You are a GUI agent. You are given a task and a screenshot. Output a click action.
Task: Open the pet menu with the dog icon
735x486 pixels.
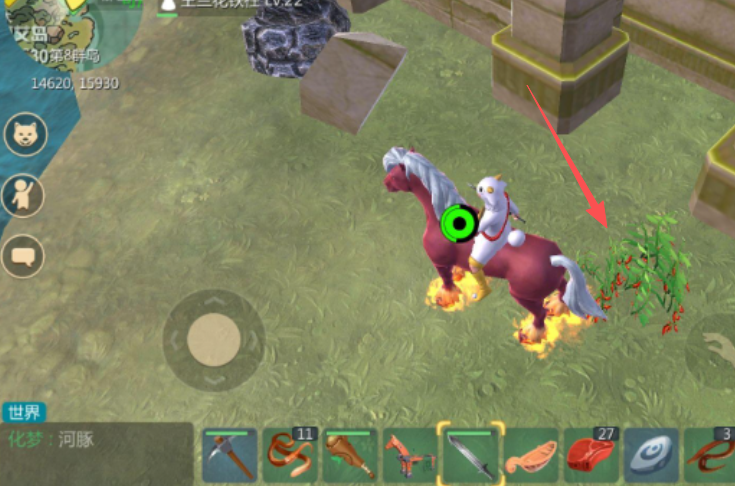[25, 134]
